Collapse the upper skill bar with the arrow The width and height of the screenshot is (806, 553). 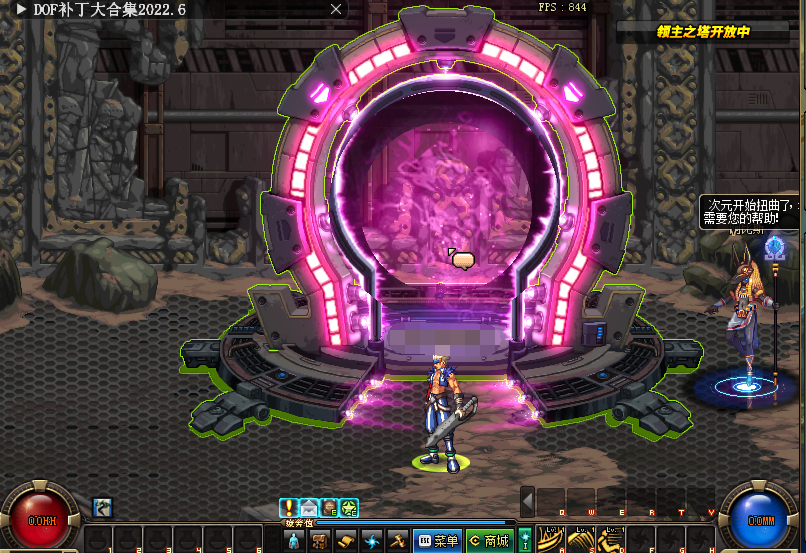pyautogui.click(x=527, y=500)
